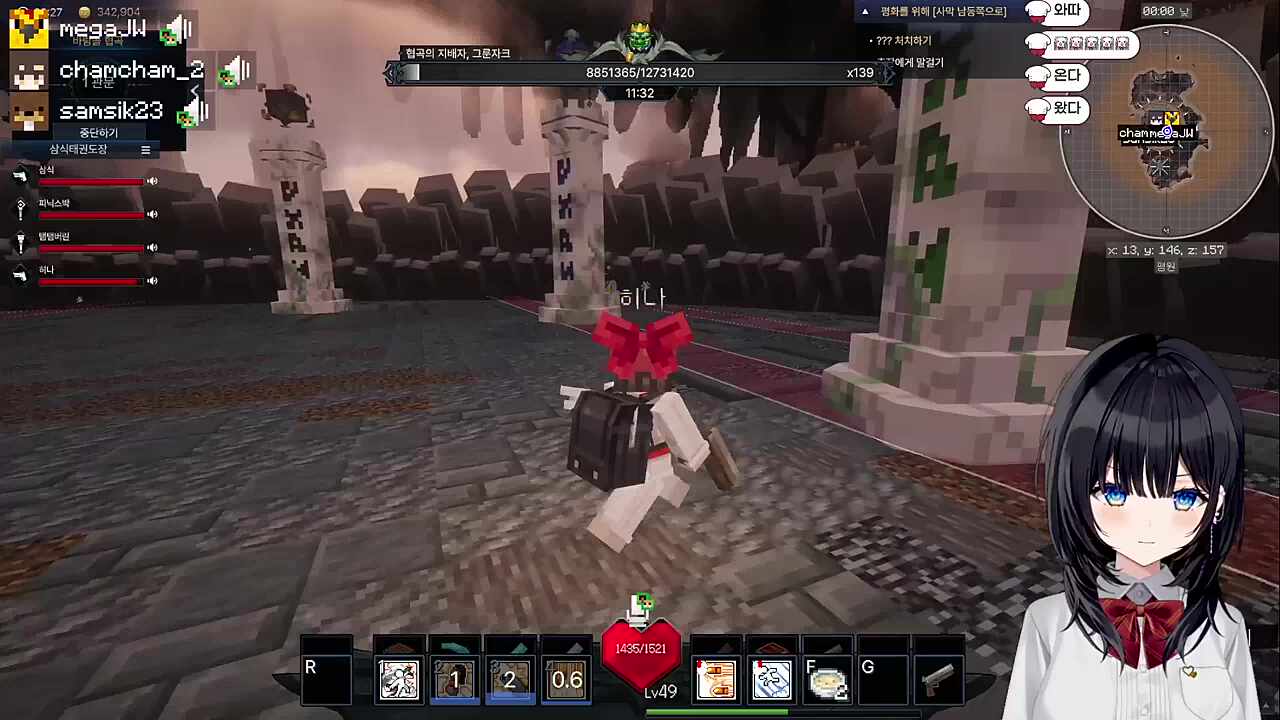Click the boss portrait icon above health bar

coord(640,40)
